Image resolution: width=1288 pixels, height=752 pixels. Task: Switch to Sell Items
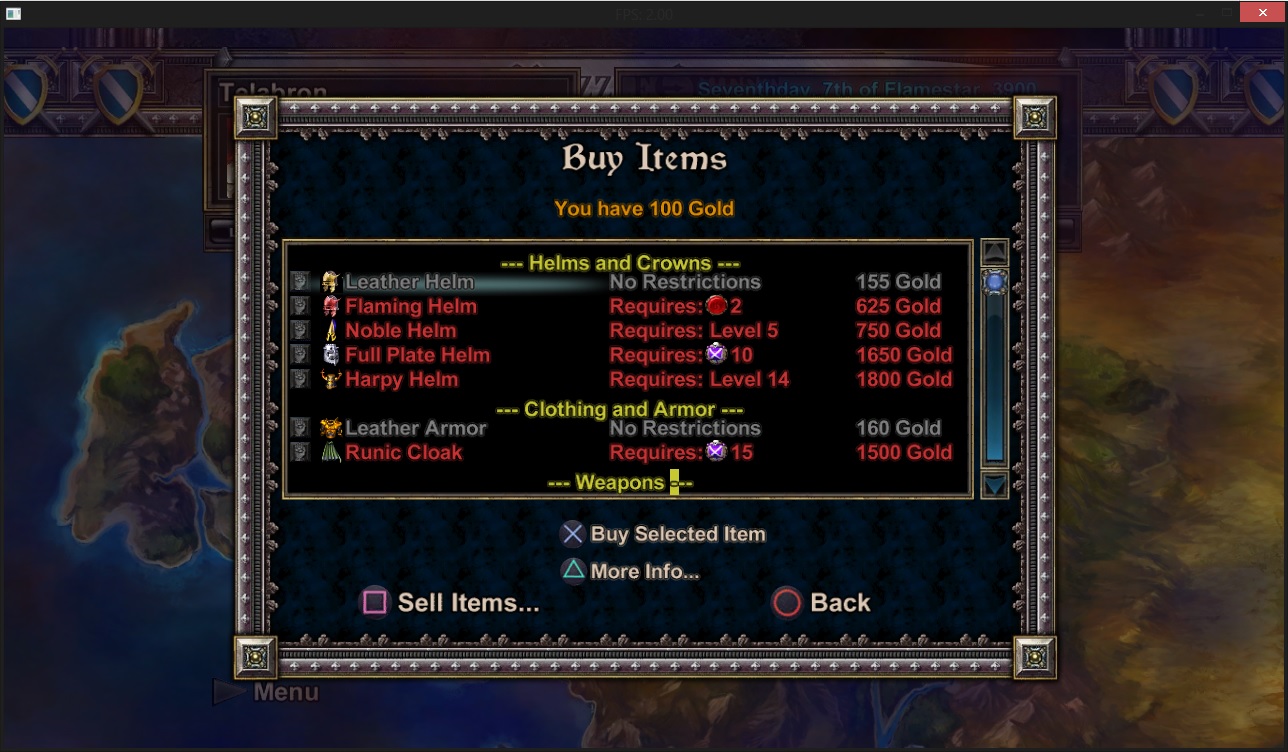point(452,602)
